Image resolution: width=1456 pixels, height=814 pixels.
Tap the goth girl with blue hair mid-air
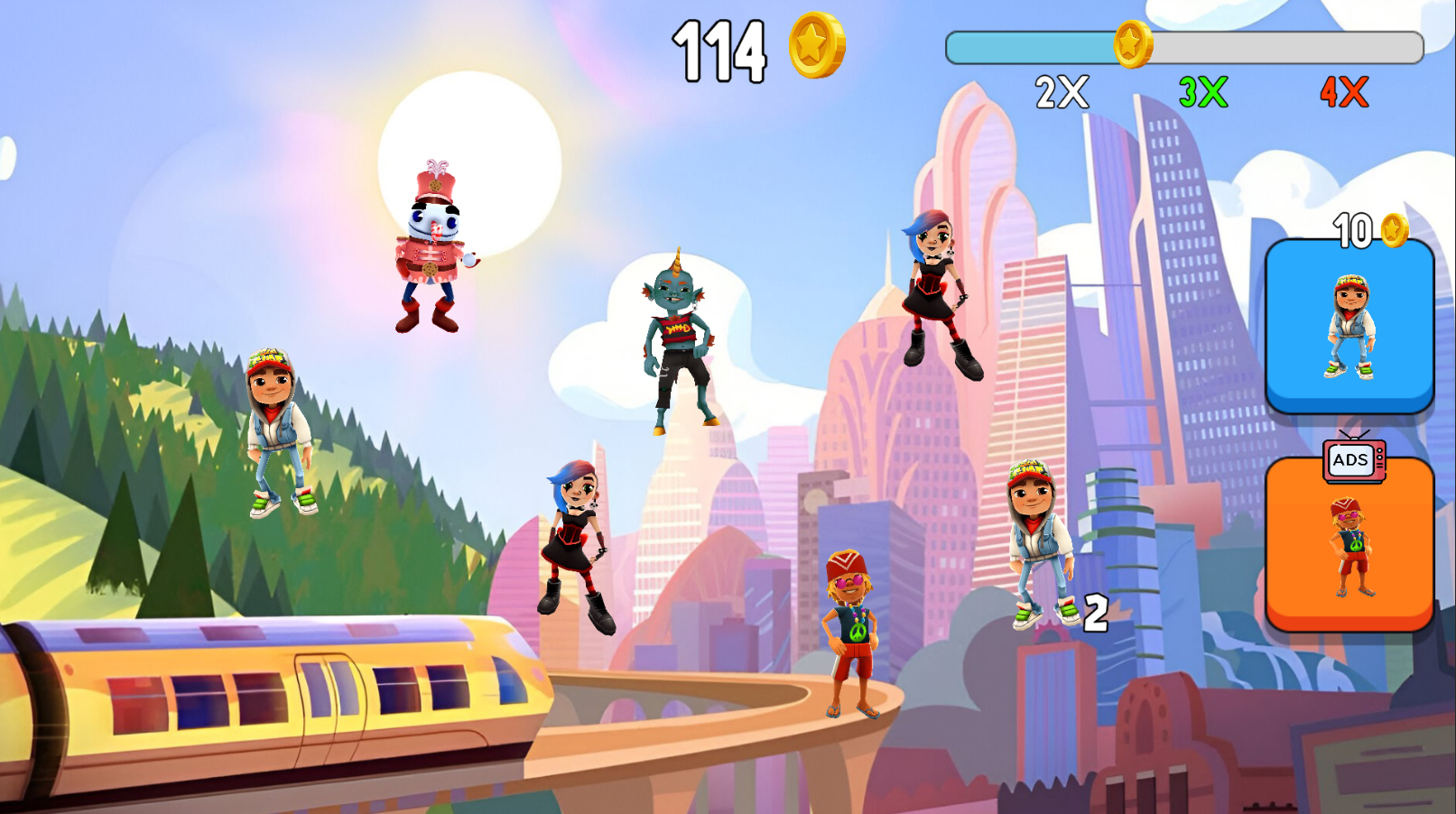pyautogui.click(x=578, y=541)
